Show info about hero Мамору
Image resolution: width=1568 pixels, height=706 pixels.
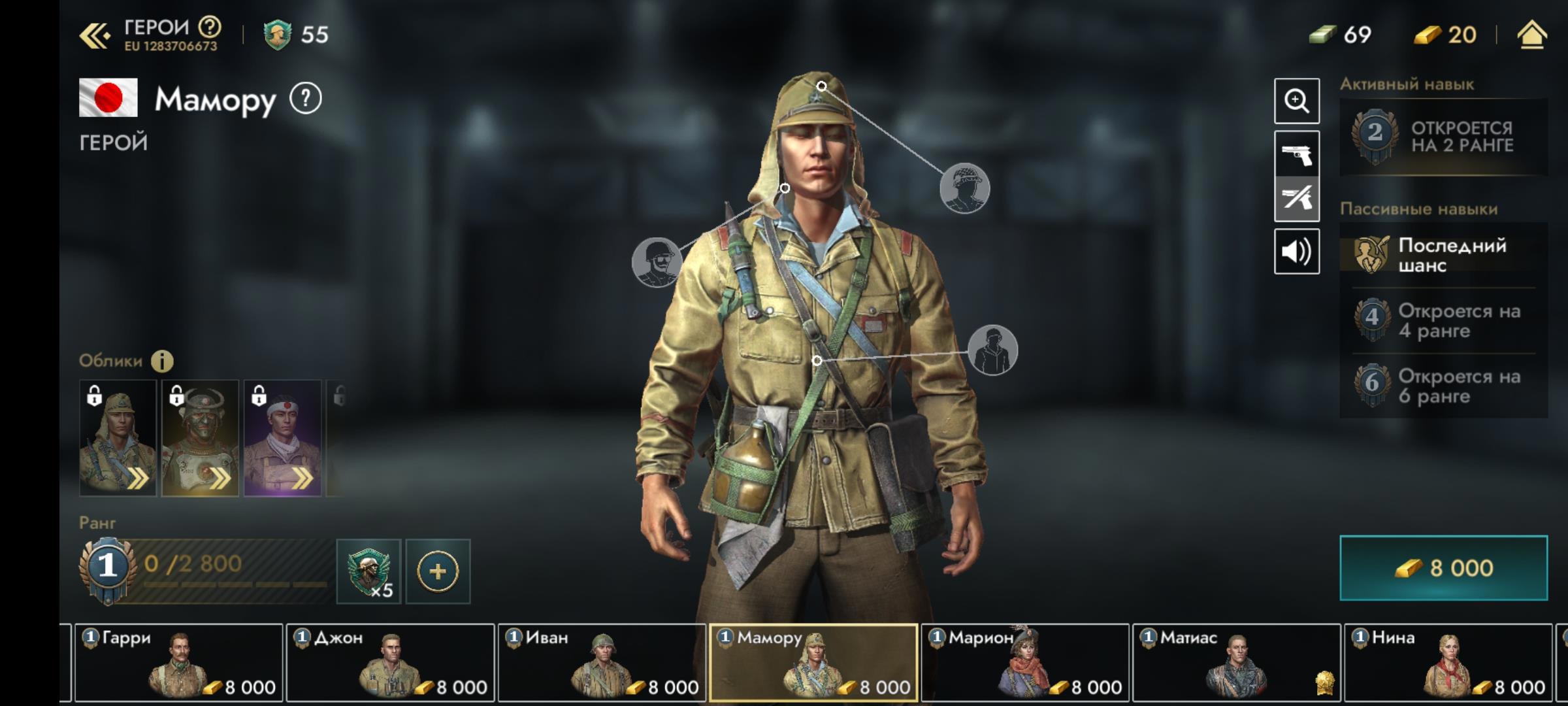(x=306, y=99)
